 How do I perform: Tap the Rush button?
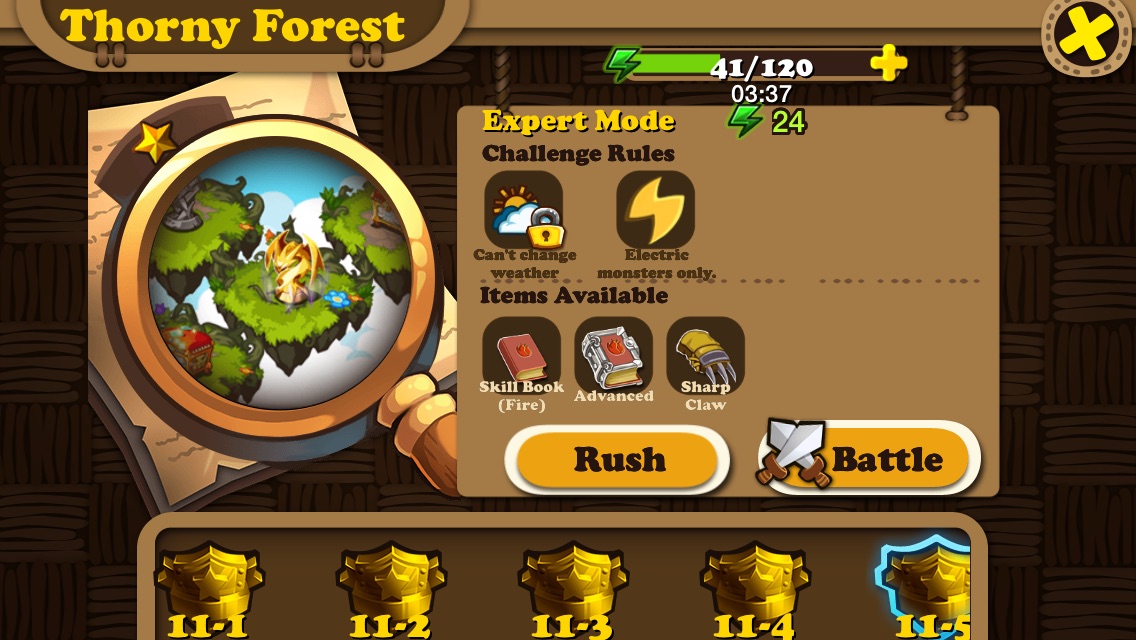pos(618,459)
